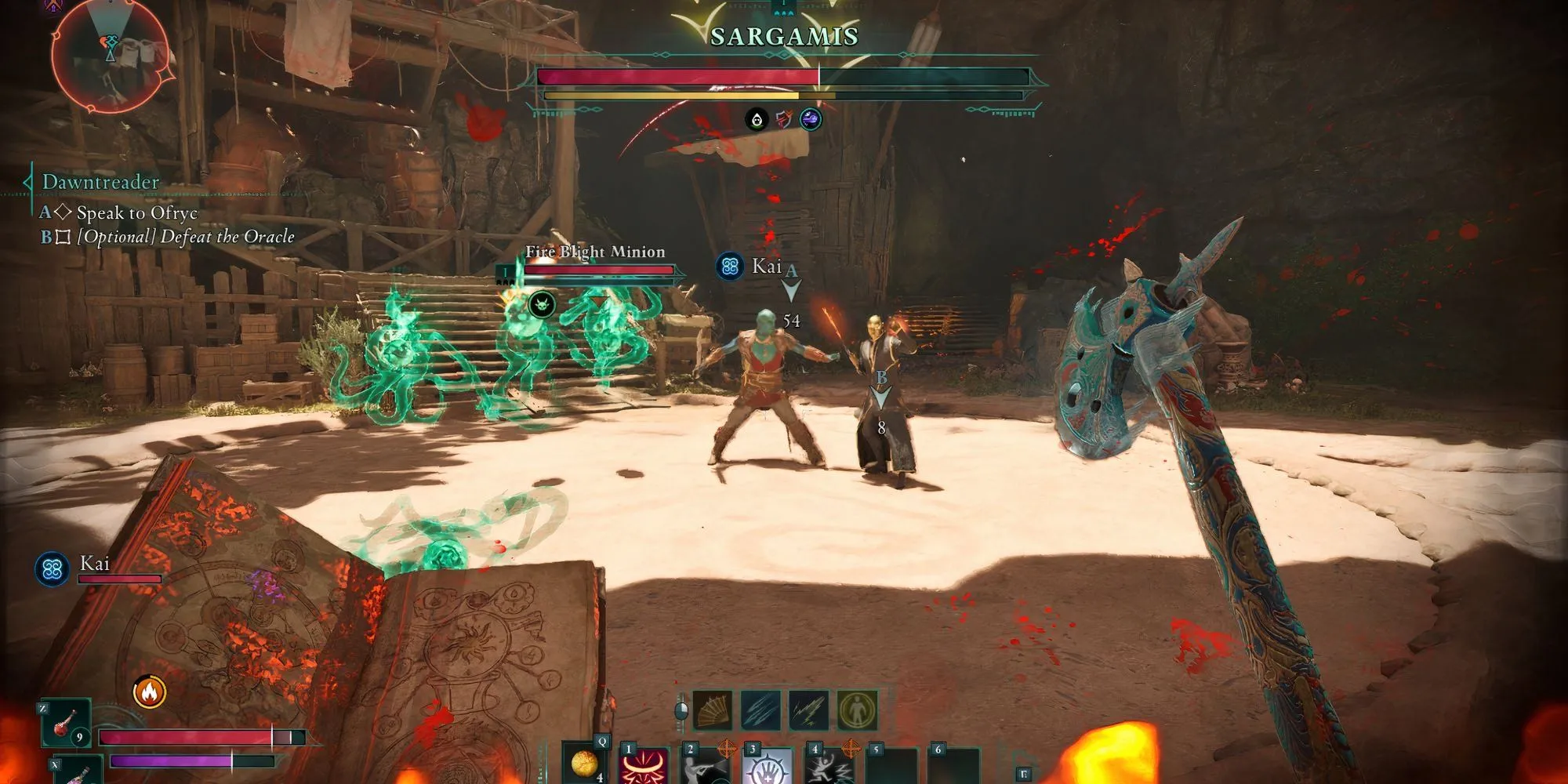1568x784 pixels.
Task: Click the circular minimap
Action: click(x=110, y=55)
